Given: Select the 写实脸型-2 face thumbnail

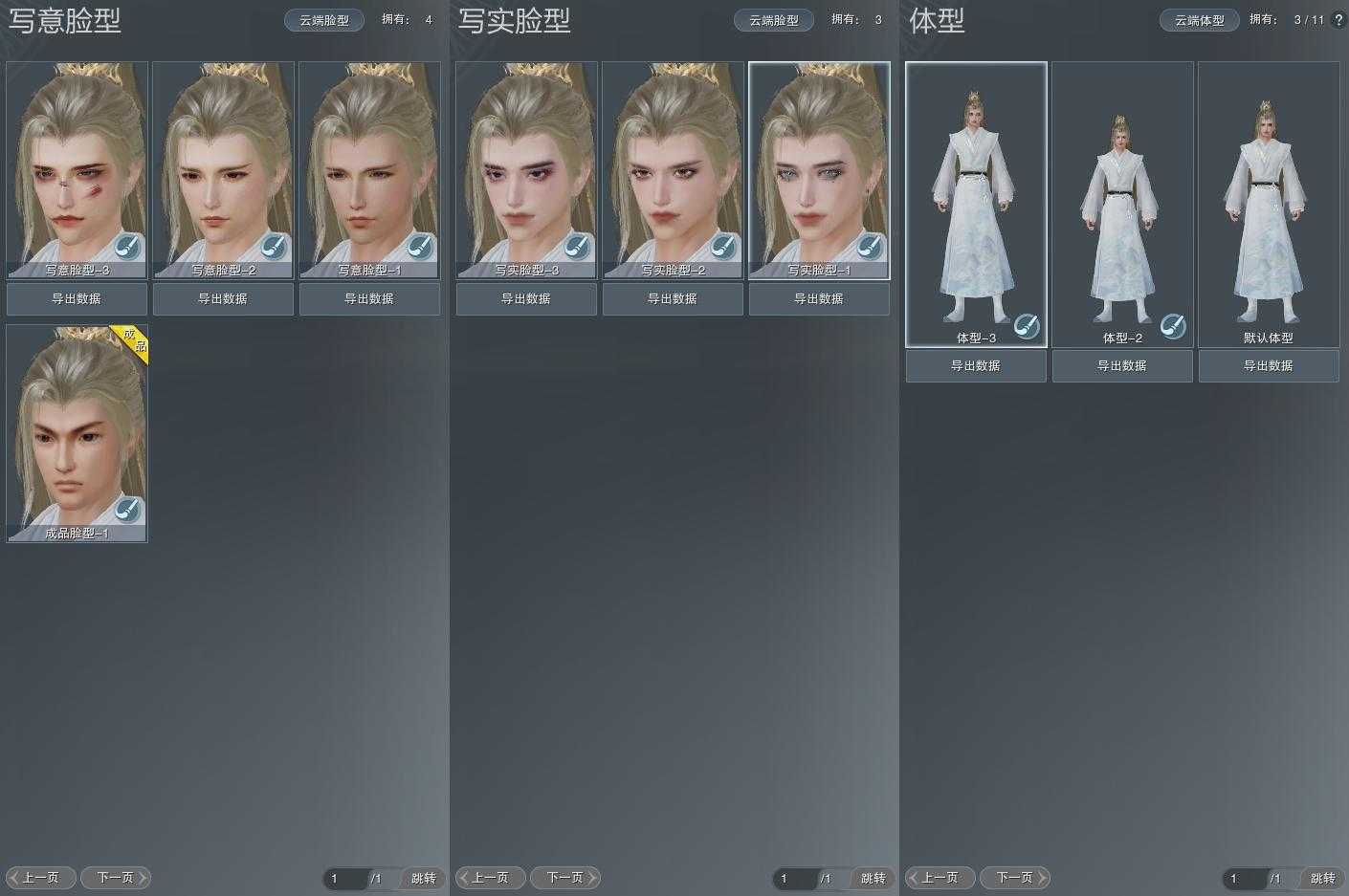Looking at the screenshot, I should pyautogui.click(x=673, y=163).
